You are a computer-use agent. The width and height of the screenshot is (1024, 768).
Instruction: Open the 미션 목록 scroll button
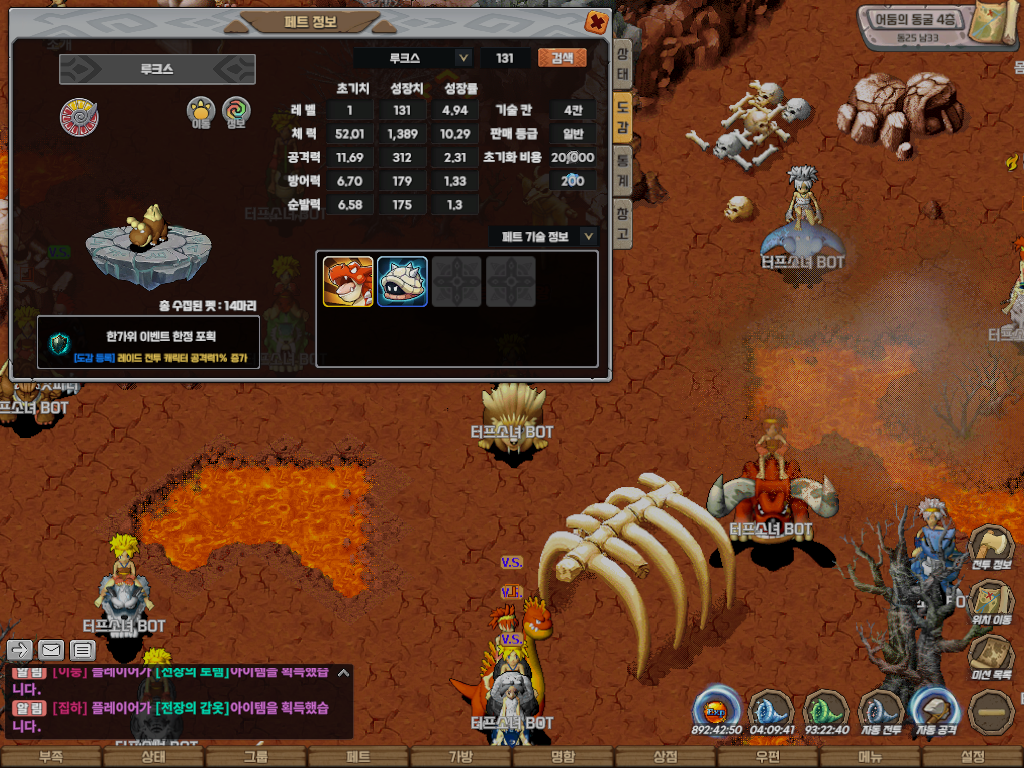pyautogui.click(x=991, y=656)
